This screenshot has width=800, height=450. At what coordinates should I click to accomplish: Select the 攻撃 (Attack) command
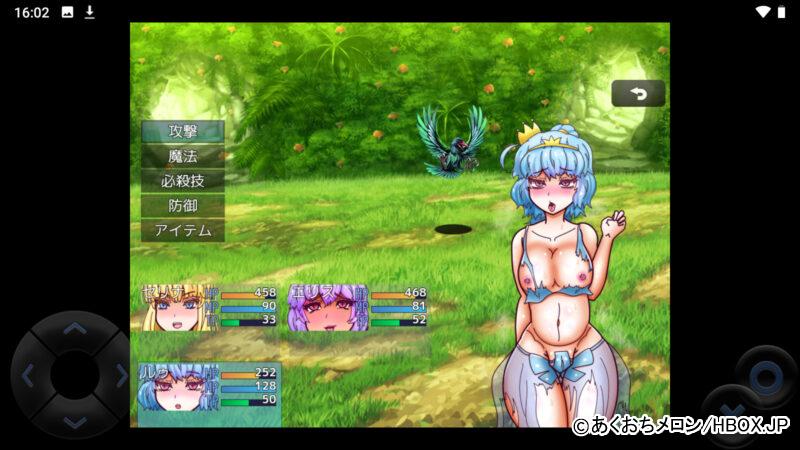182,131
